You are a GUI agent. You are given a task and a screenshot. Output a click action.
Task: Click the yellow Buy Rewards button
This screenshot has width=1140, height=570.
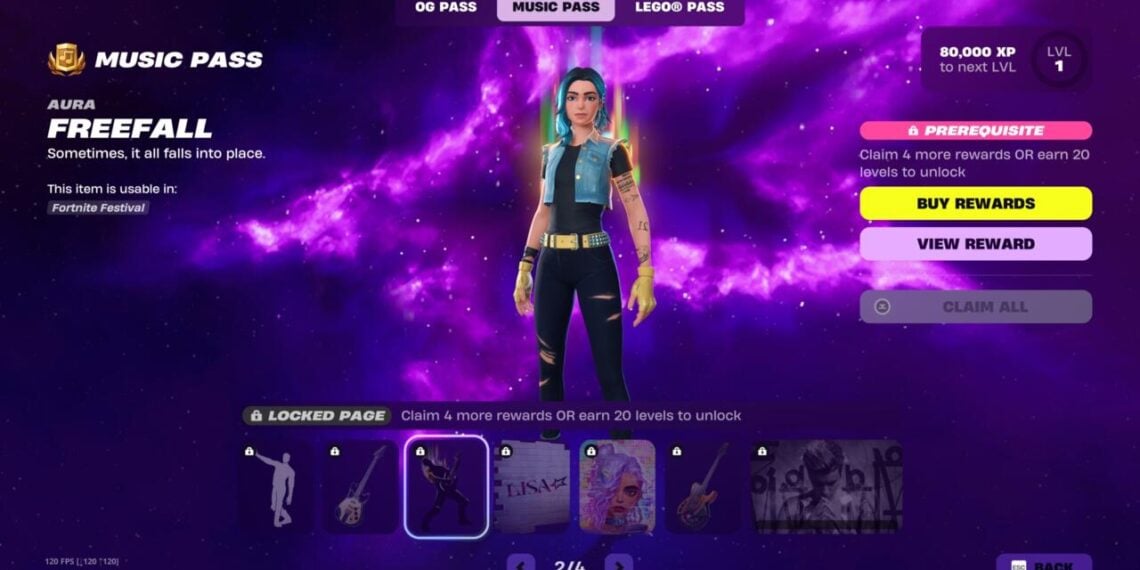point(975,203)
